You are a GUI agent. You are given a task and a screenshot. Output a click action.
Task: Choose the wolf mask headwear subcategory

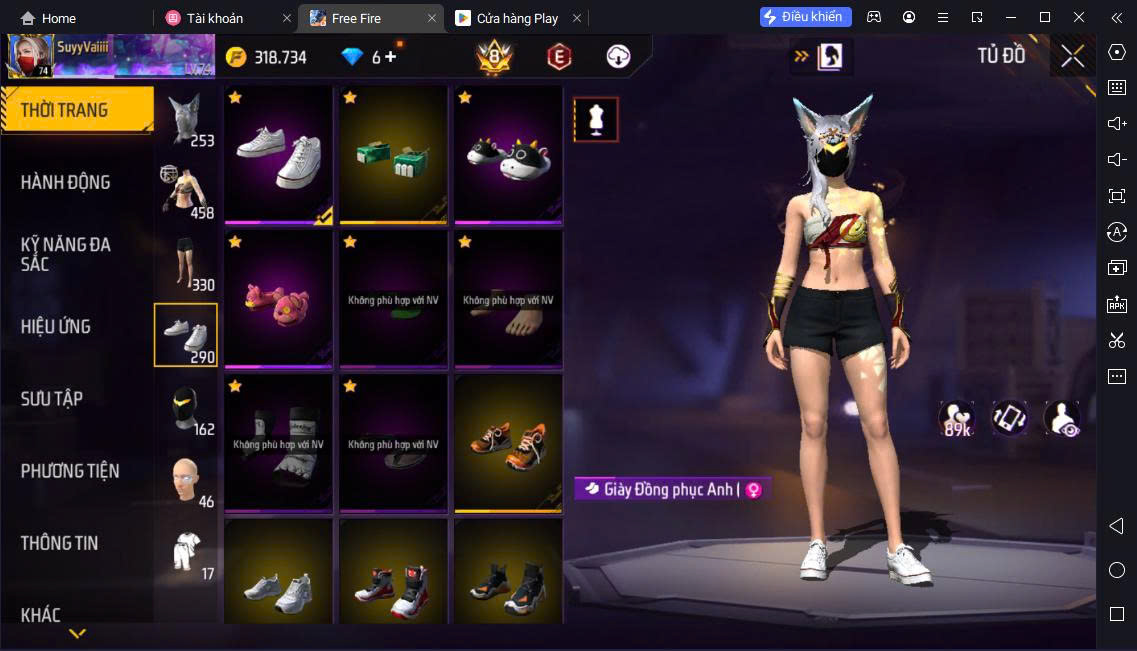pyautogui.click(x=186, y=121)
